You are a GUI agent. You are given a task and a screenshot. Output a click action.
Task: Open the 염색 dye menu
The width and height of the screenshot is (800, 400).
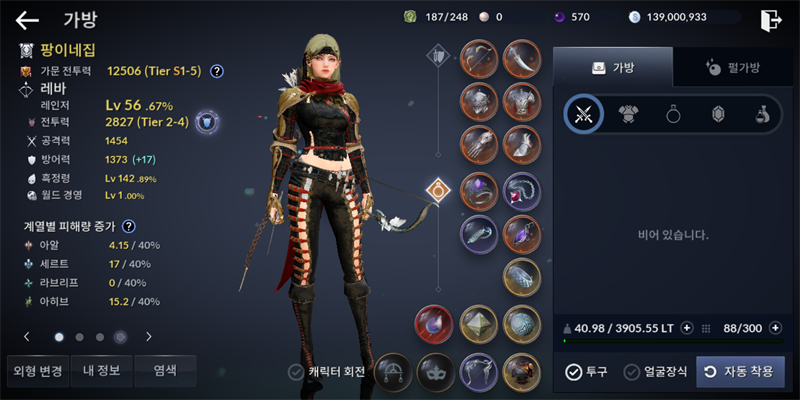coord(165,371)
